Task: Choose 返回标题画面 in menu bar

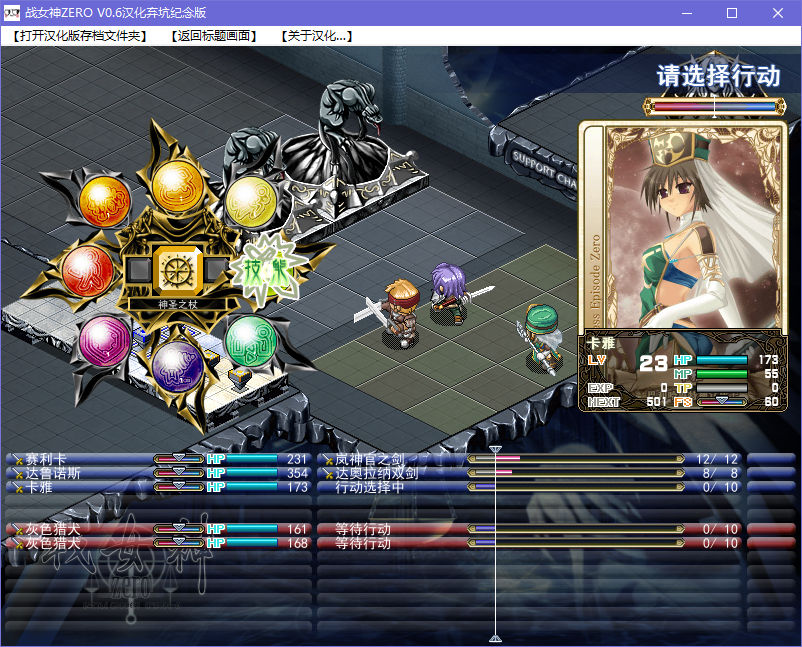Action: 212,36
